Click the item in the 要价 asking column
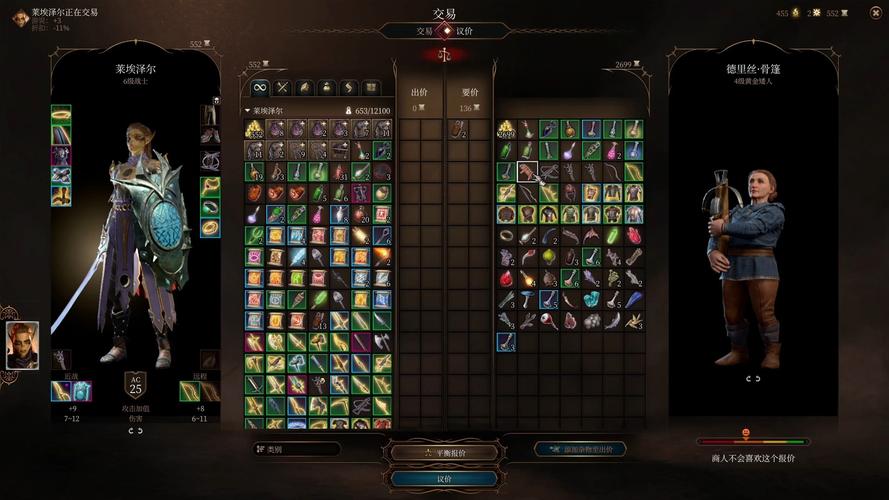 point(457,128)
